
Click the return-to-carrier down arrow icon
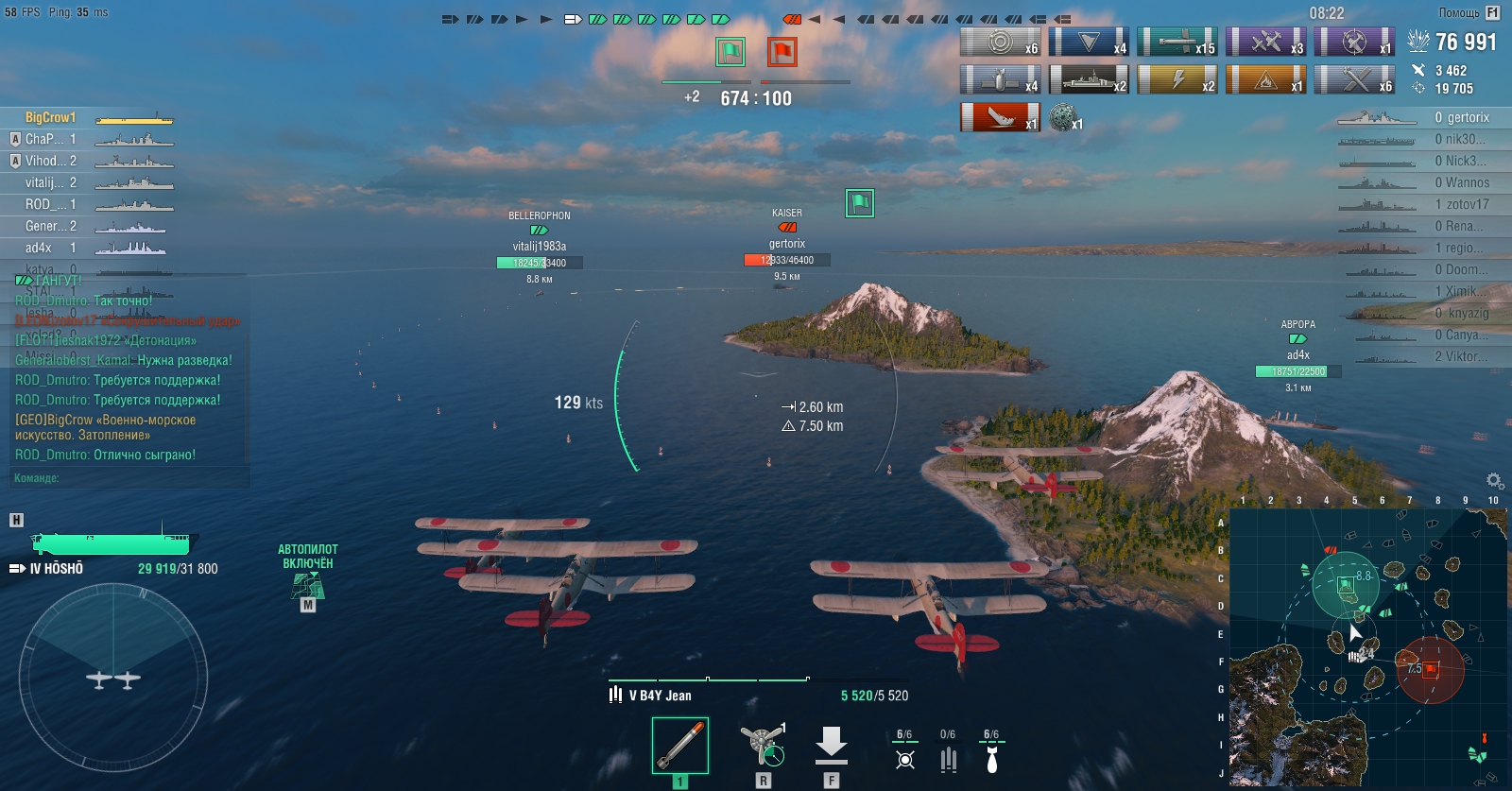coord(831,745)
